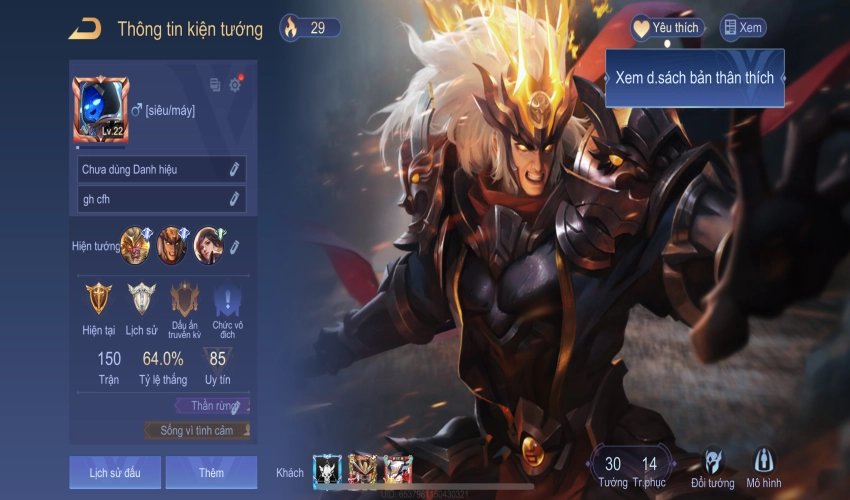Open the Mô hình model option
The image size is (850, 500).
pyautogui.click(x=765, y=468)
